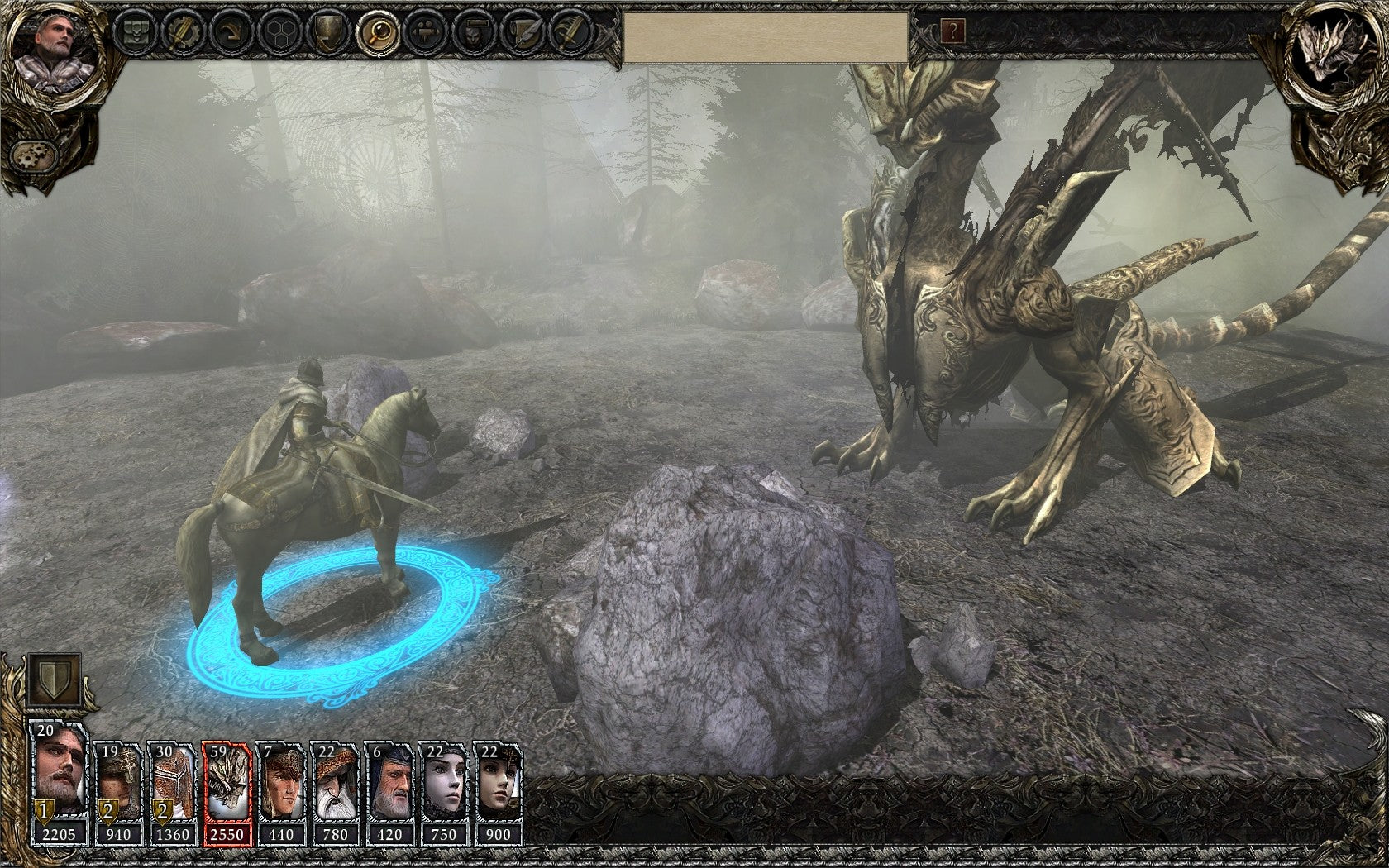
Task: Select the magnifying glass inspect icon
Action: [x=379, y=33]
